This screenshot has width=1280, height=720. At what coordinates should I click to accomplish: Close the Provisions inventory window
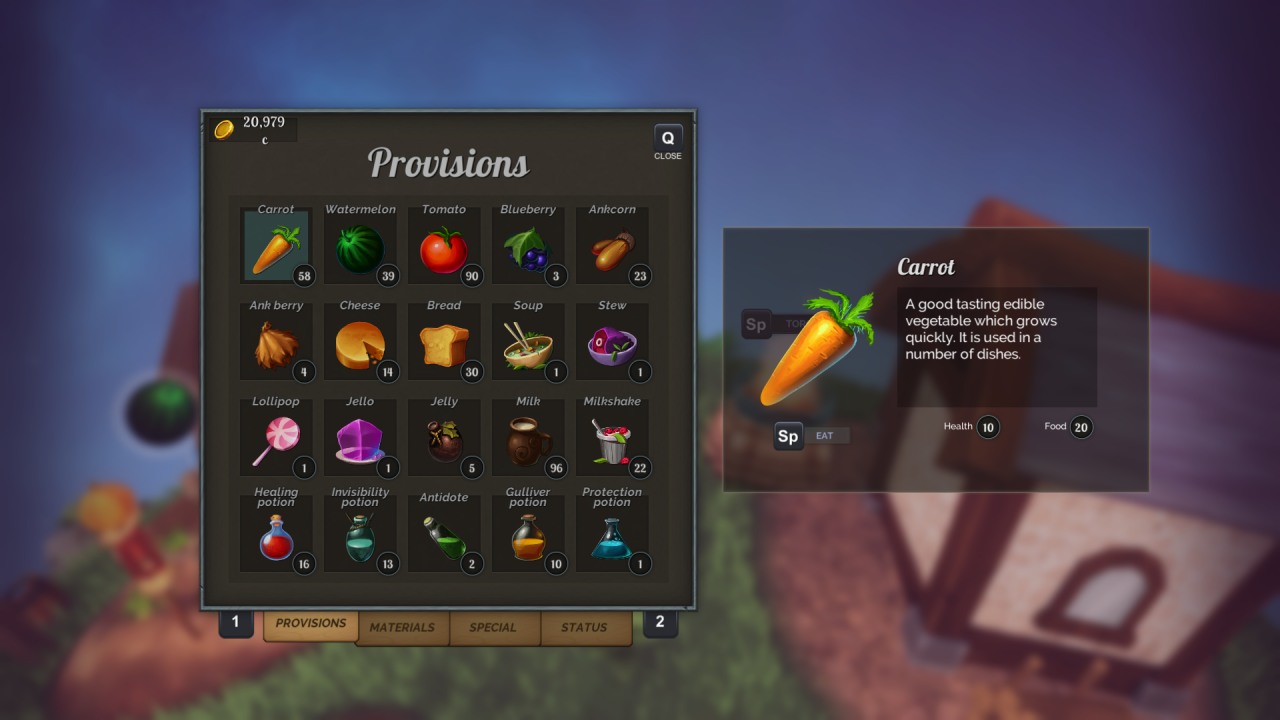coord(668,141)
